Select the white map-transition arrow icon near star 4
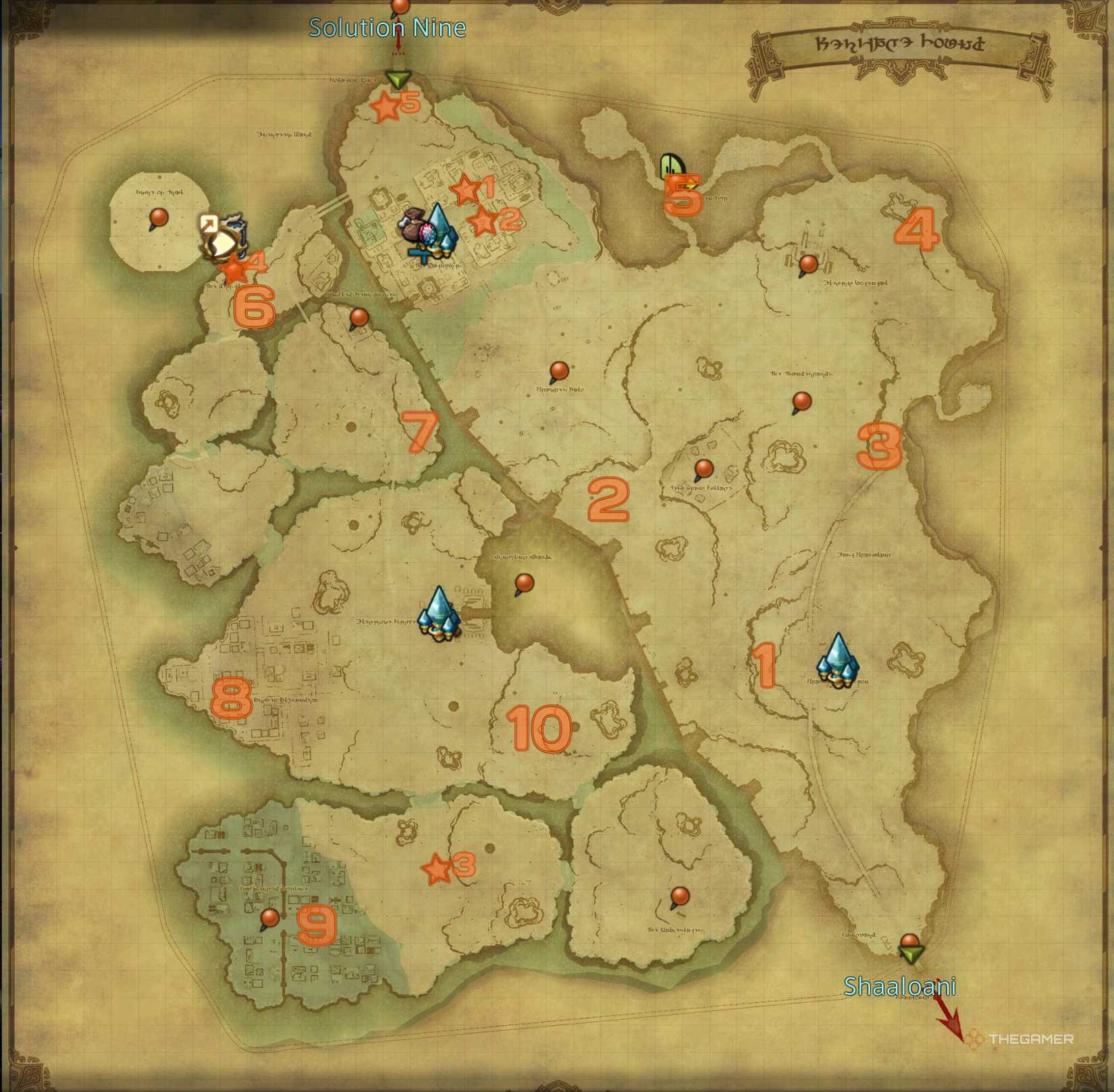The width and height of the screenshot is (1114, 1092). [x=209, y=223]
